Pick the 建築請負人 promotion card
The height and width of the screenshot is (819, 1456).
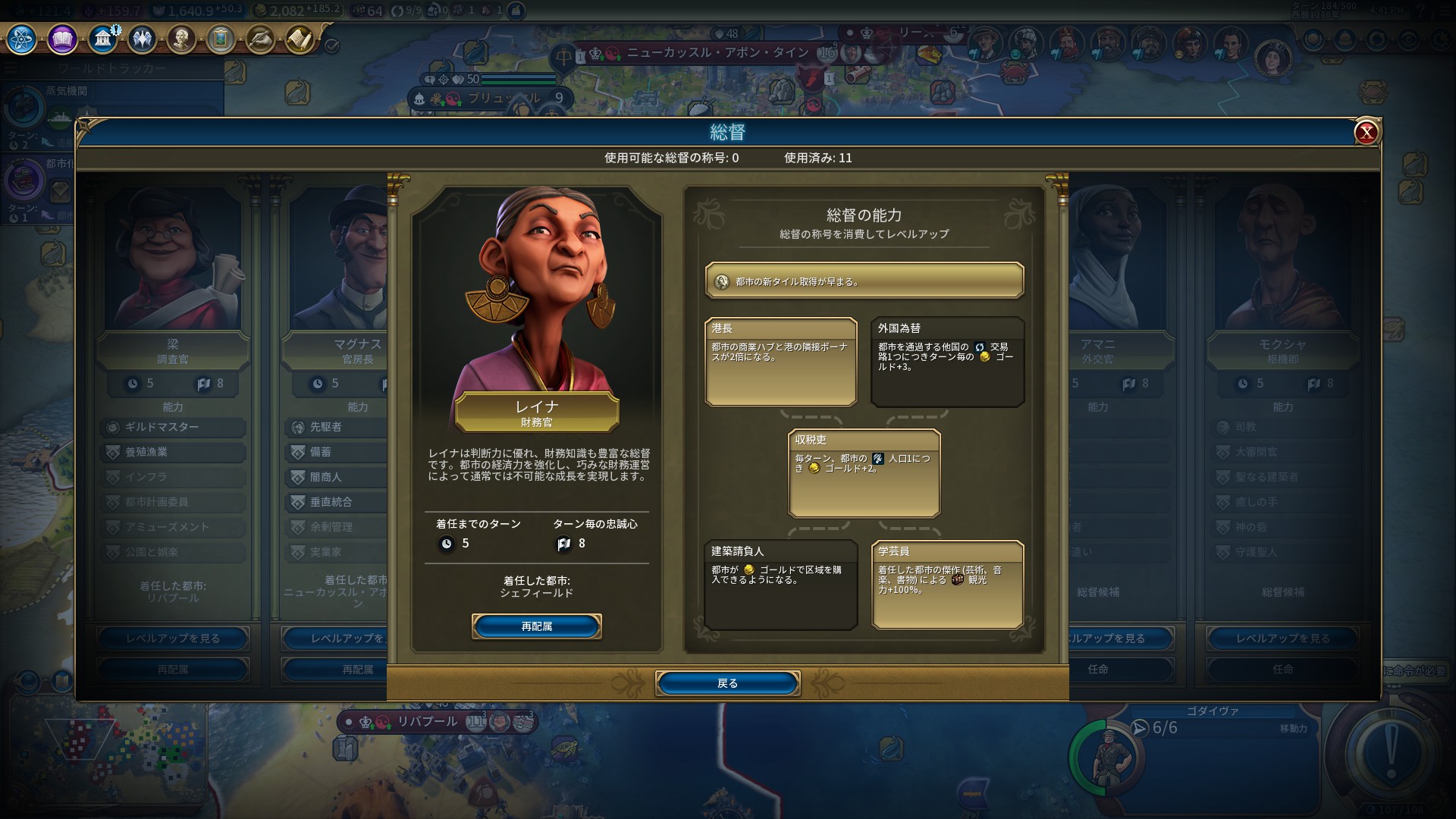[780, 585]
